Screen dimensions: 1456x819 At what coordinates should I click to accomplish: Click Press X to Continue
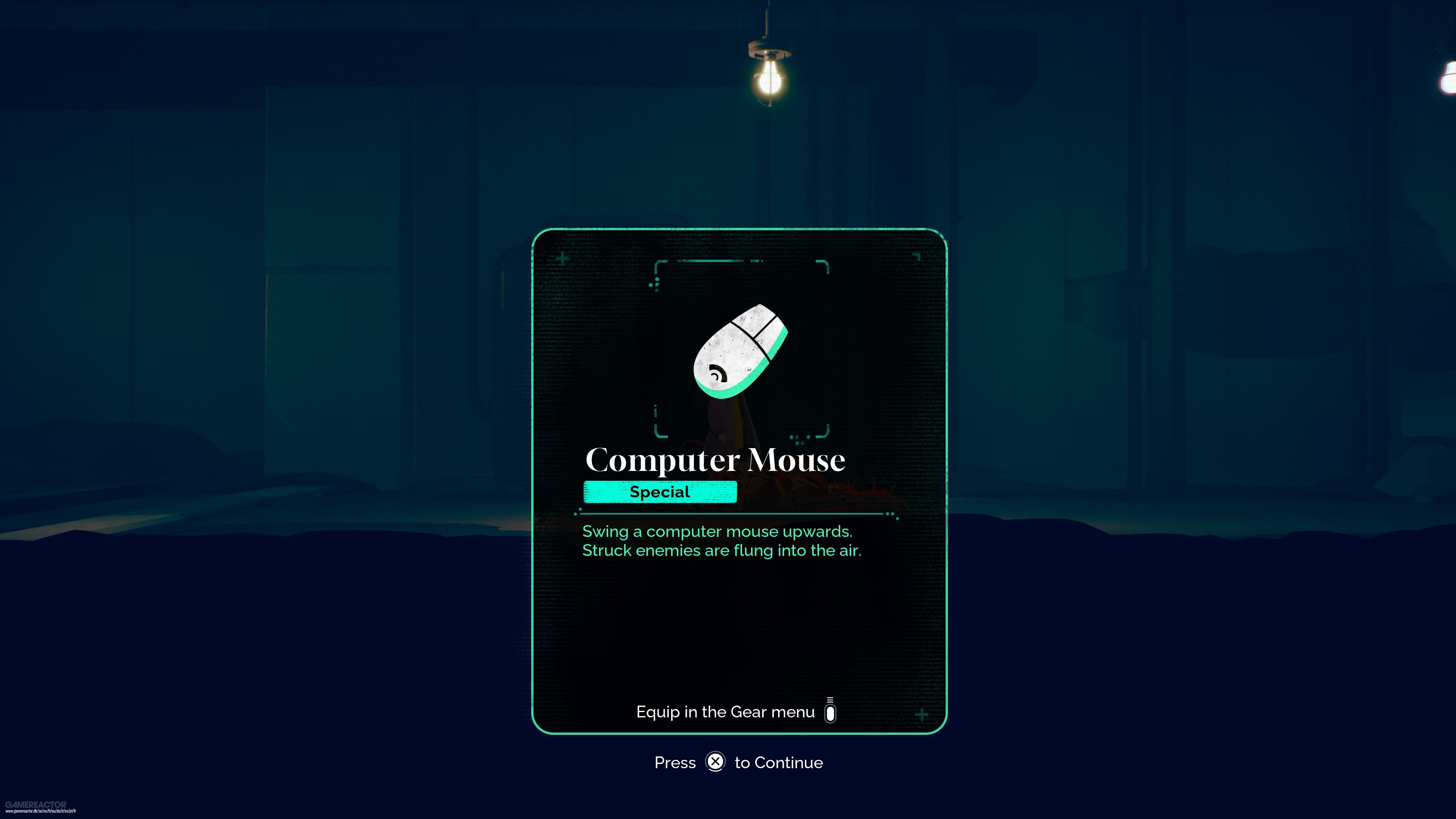point(737,762)
